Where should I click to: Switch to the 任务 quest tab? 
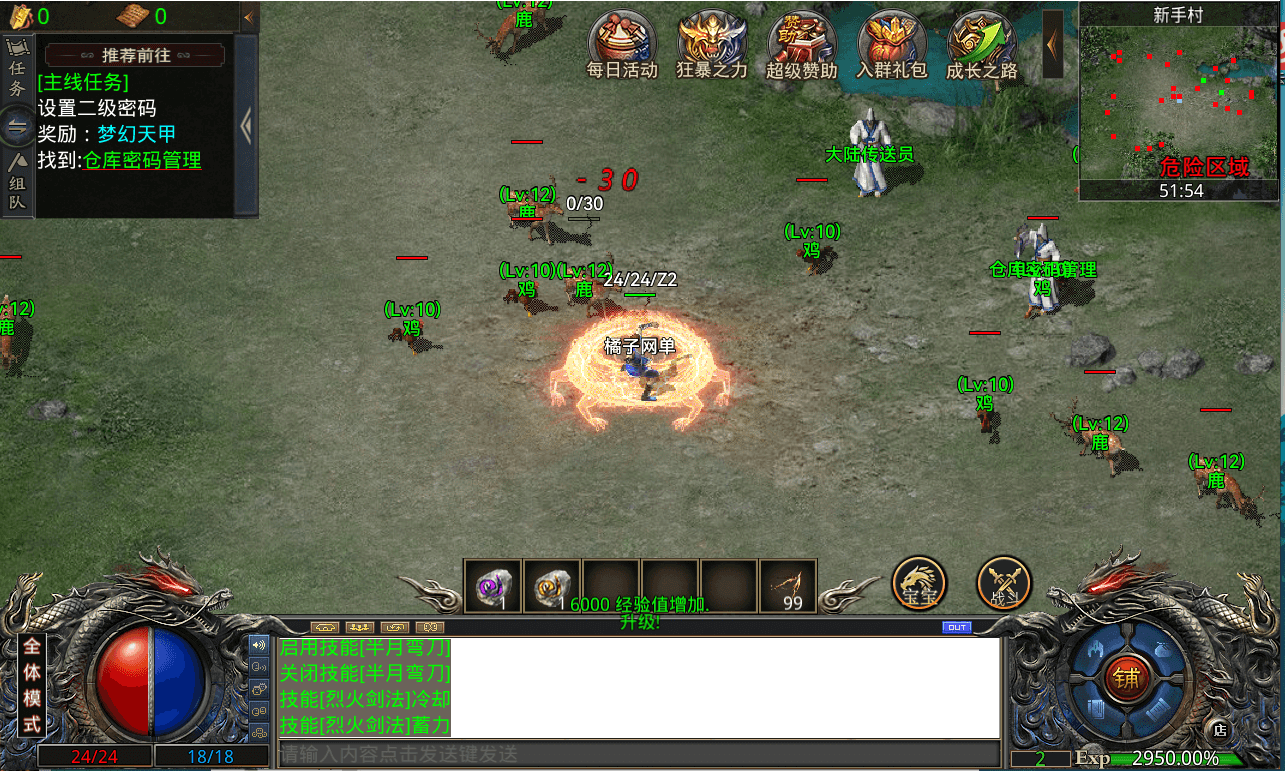[17, 69]
